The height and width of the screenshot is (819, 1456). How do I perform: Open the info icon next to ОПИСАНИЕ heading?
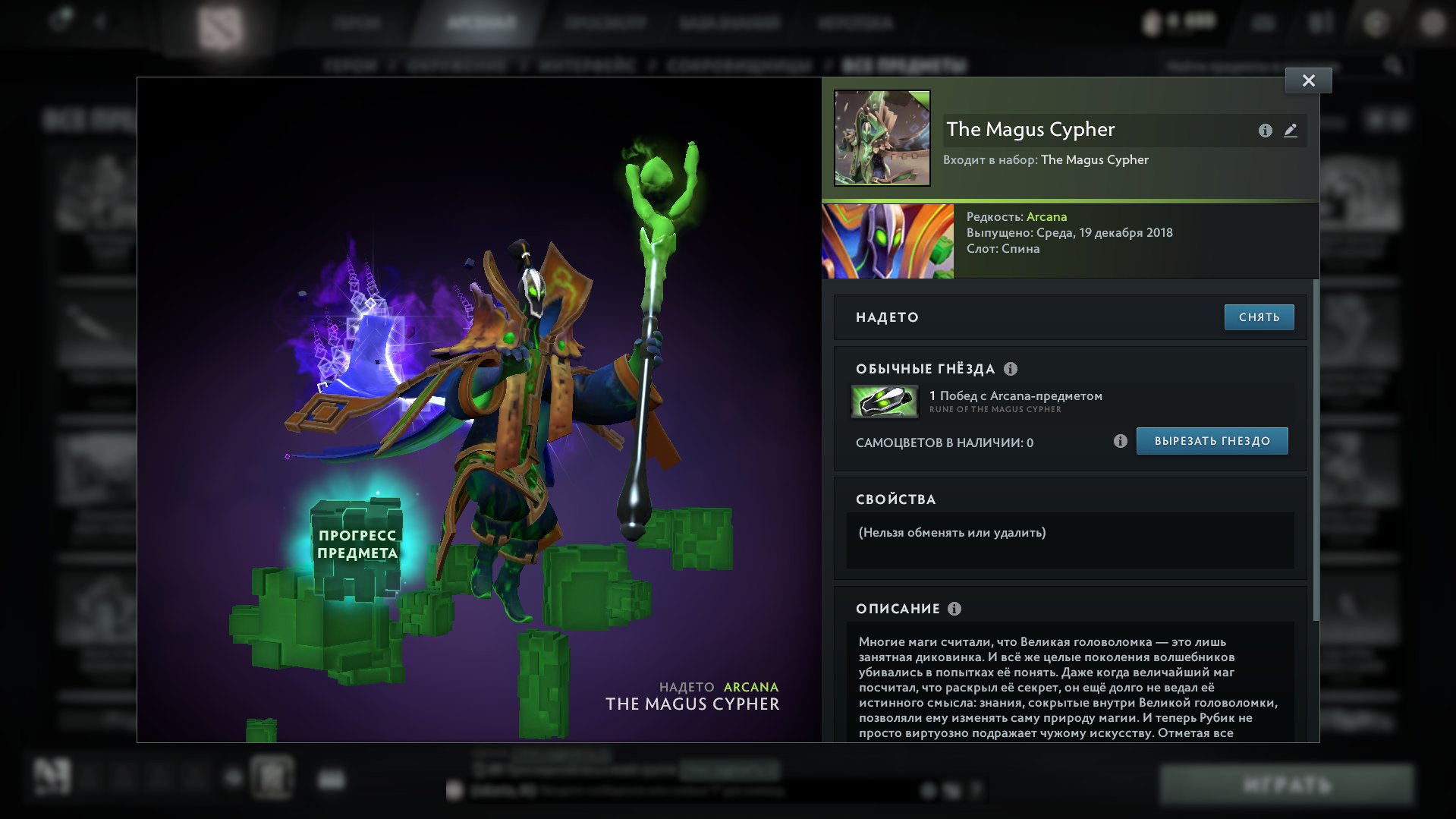[x=954, y=608]
